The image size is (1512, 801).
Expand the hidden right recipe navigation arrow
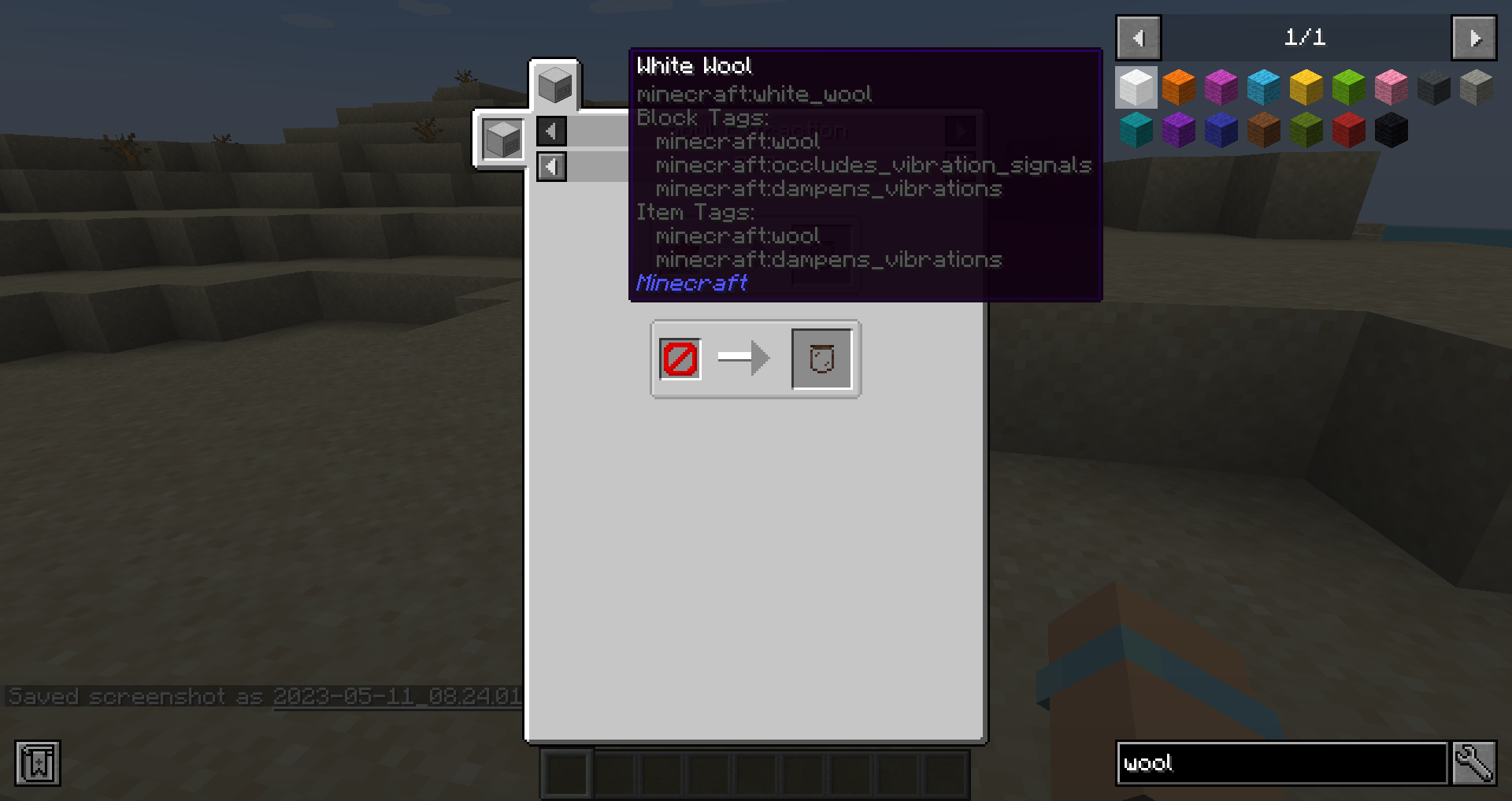pyautogui.click(x=960, y=132)
